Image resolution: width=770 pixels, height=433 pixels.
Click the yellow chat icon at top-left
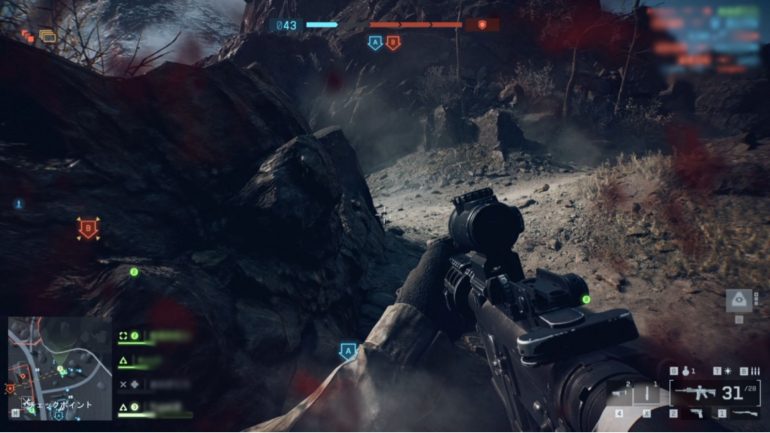48,36
